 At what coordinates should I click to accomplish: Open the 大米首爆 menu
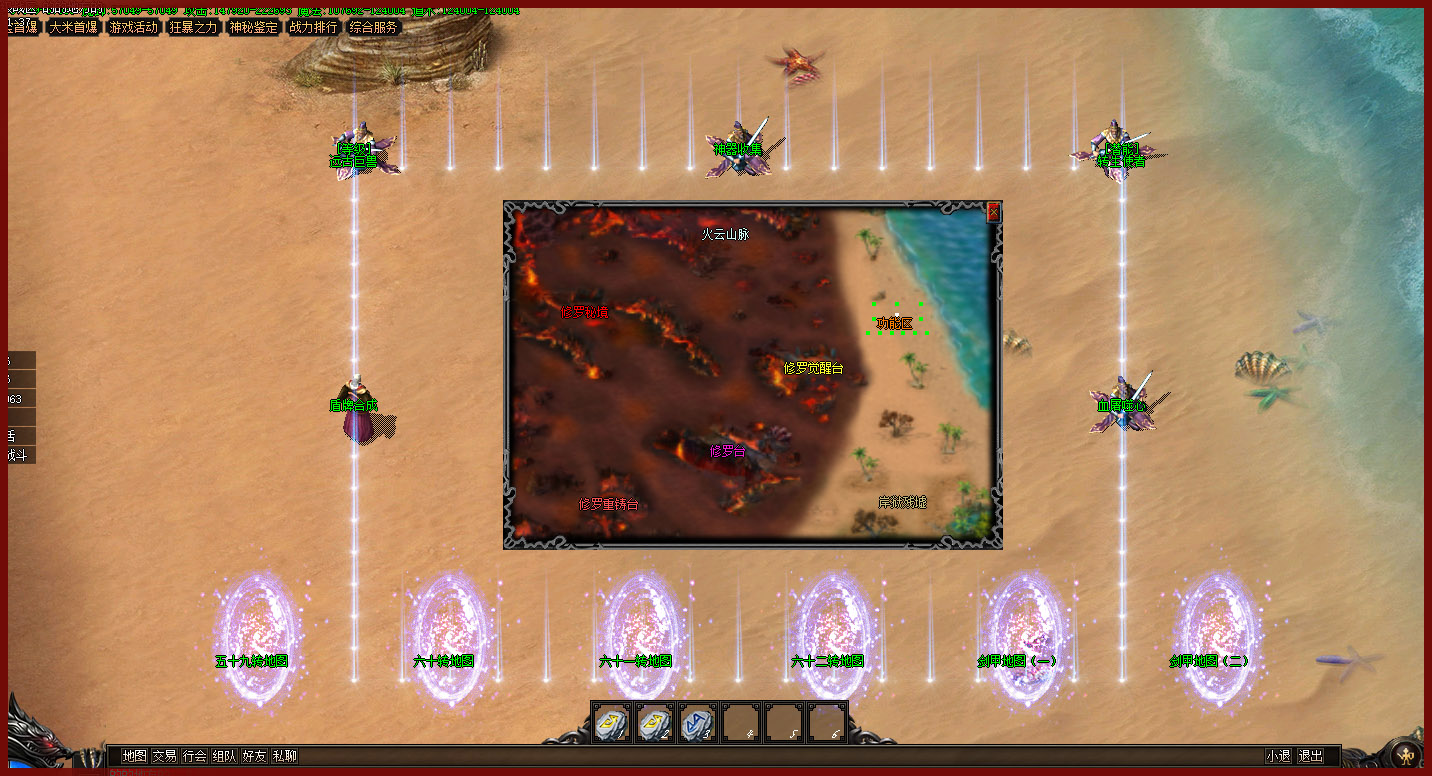[74, 27]
